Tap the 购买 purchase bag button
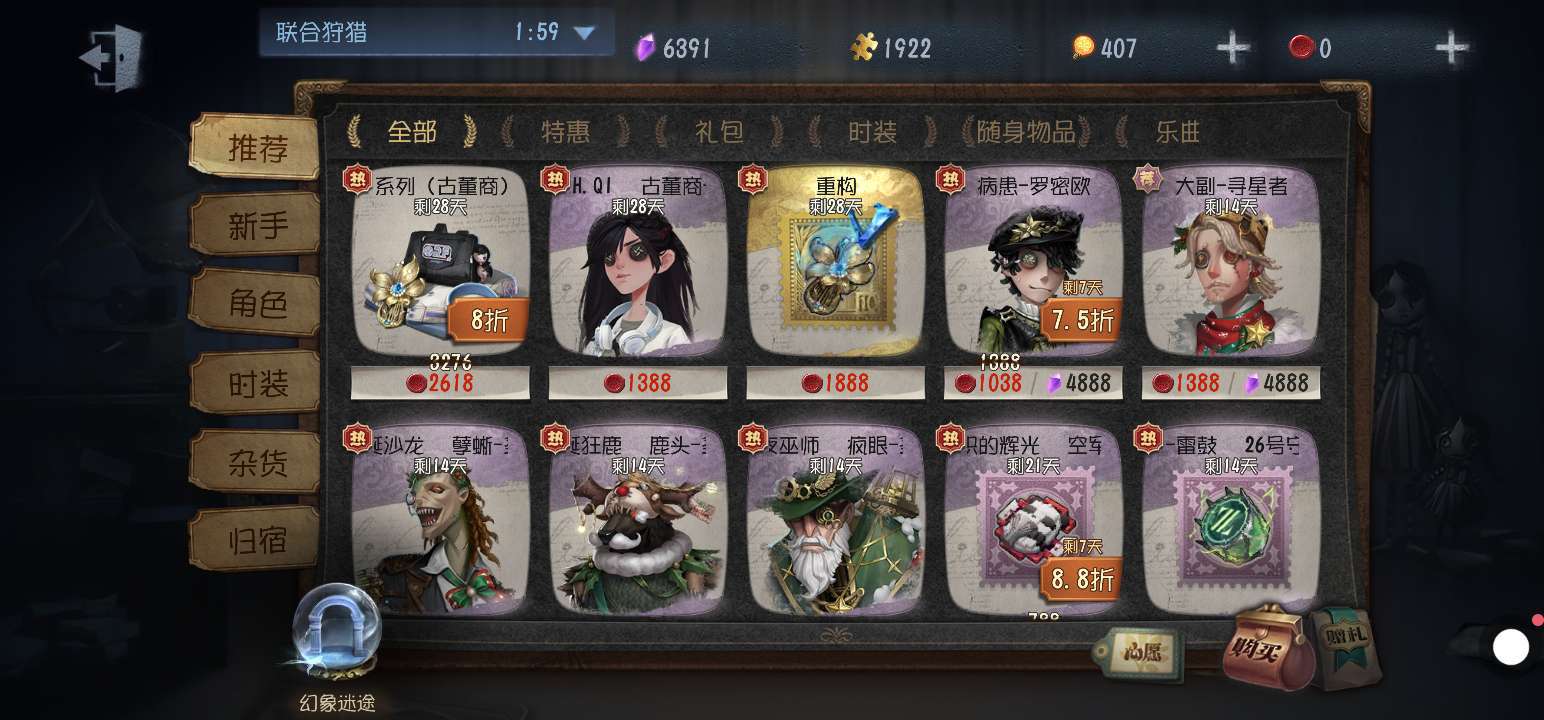 [x=1265, y=648]
